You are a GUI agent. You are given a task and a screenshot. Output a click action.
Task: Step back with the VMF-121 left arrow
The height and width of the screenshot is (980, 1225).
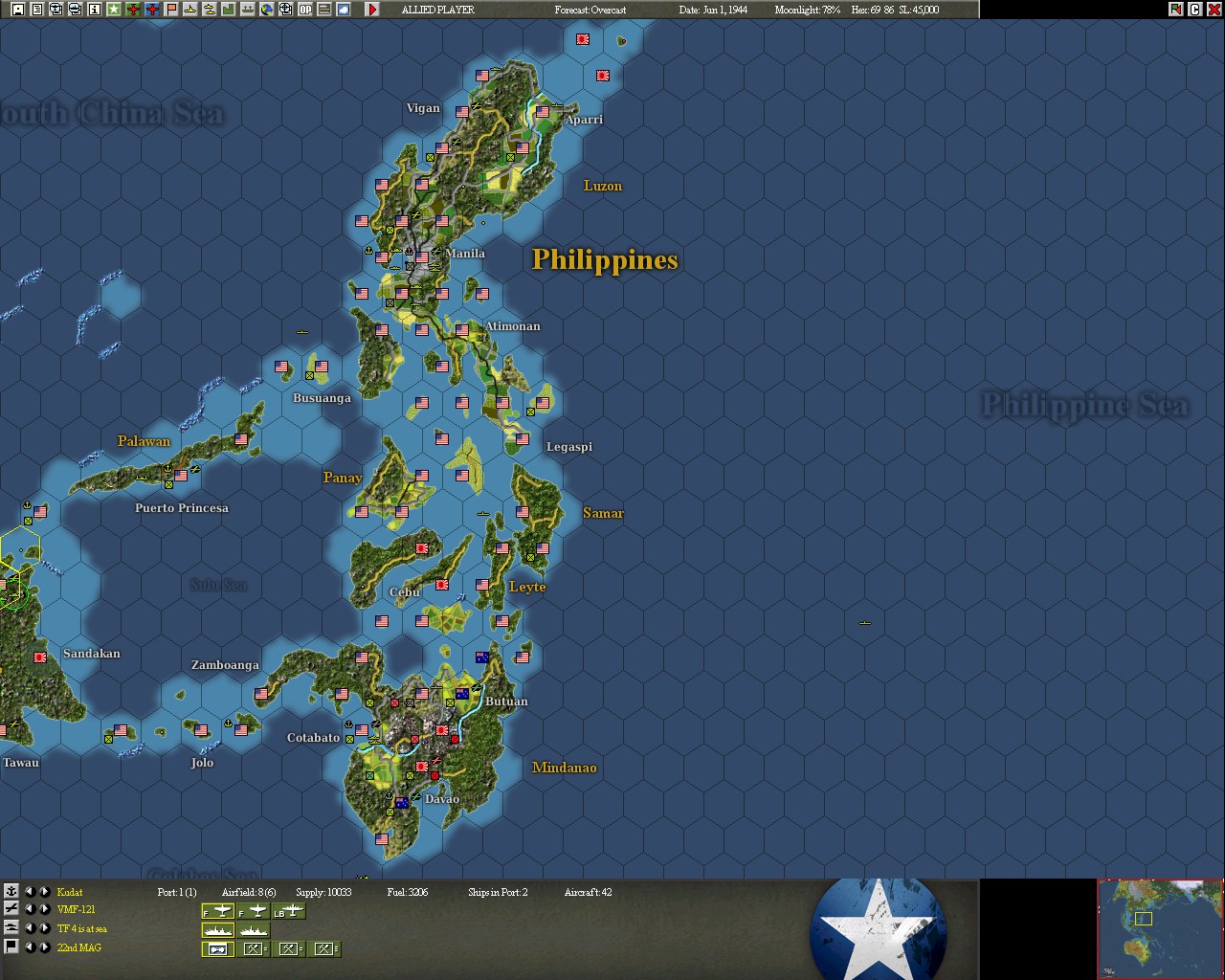point(29,910)
